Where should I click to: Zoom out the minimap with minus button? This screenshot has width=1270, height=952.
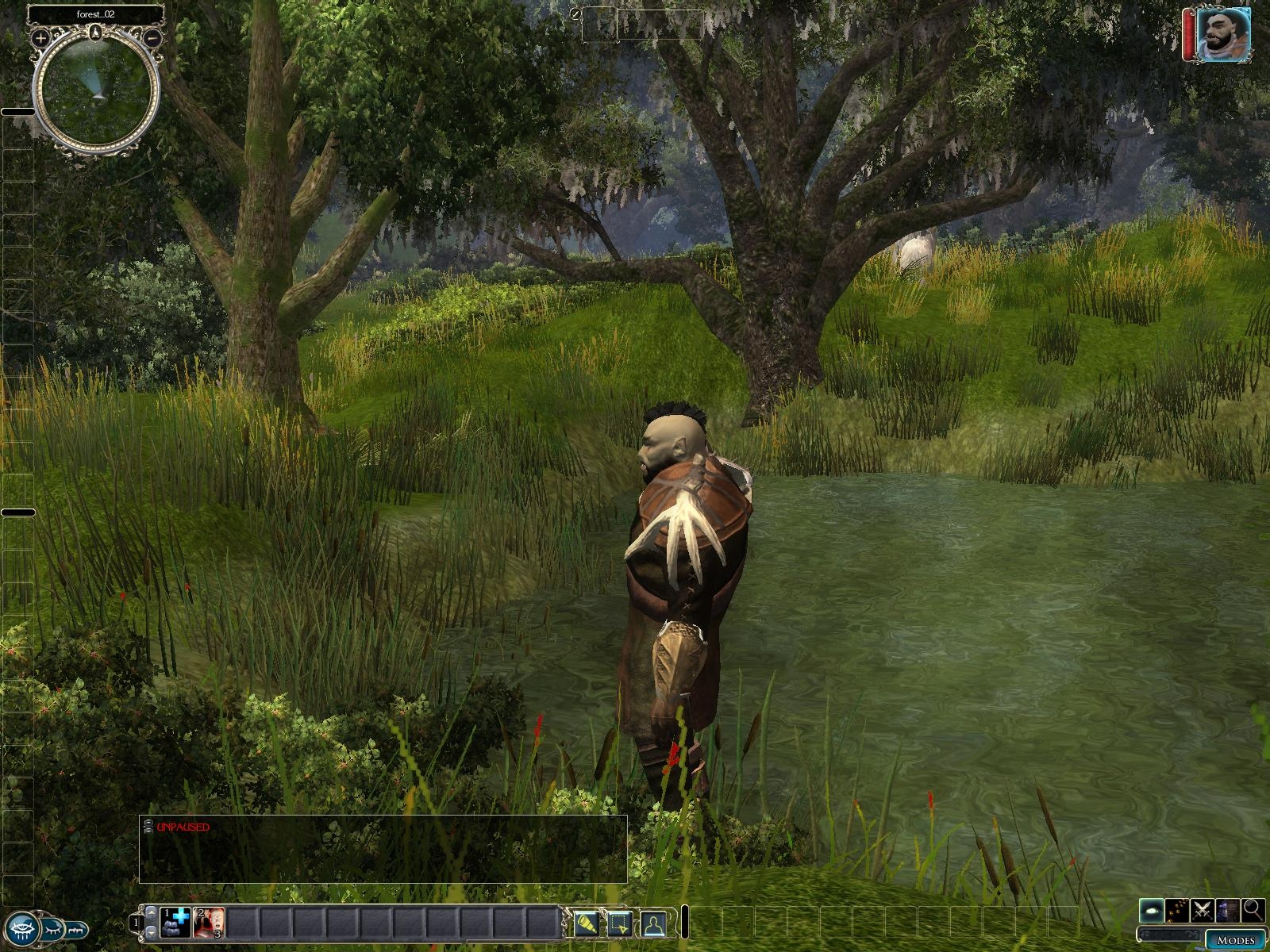tap(154, 37)
